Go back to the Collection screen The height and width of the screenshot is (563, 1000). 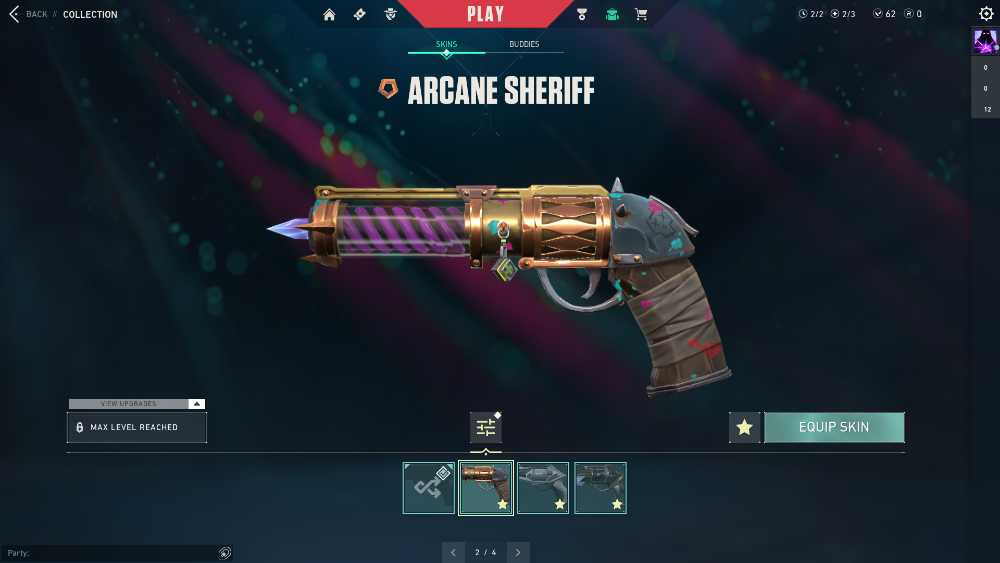(x=28, y=14)
